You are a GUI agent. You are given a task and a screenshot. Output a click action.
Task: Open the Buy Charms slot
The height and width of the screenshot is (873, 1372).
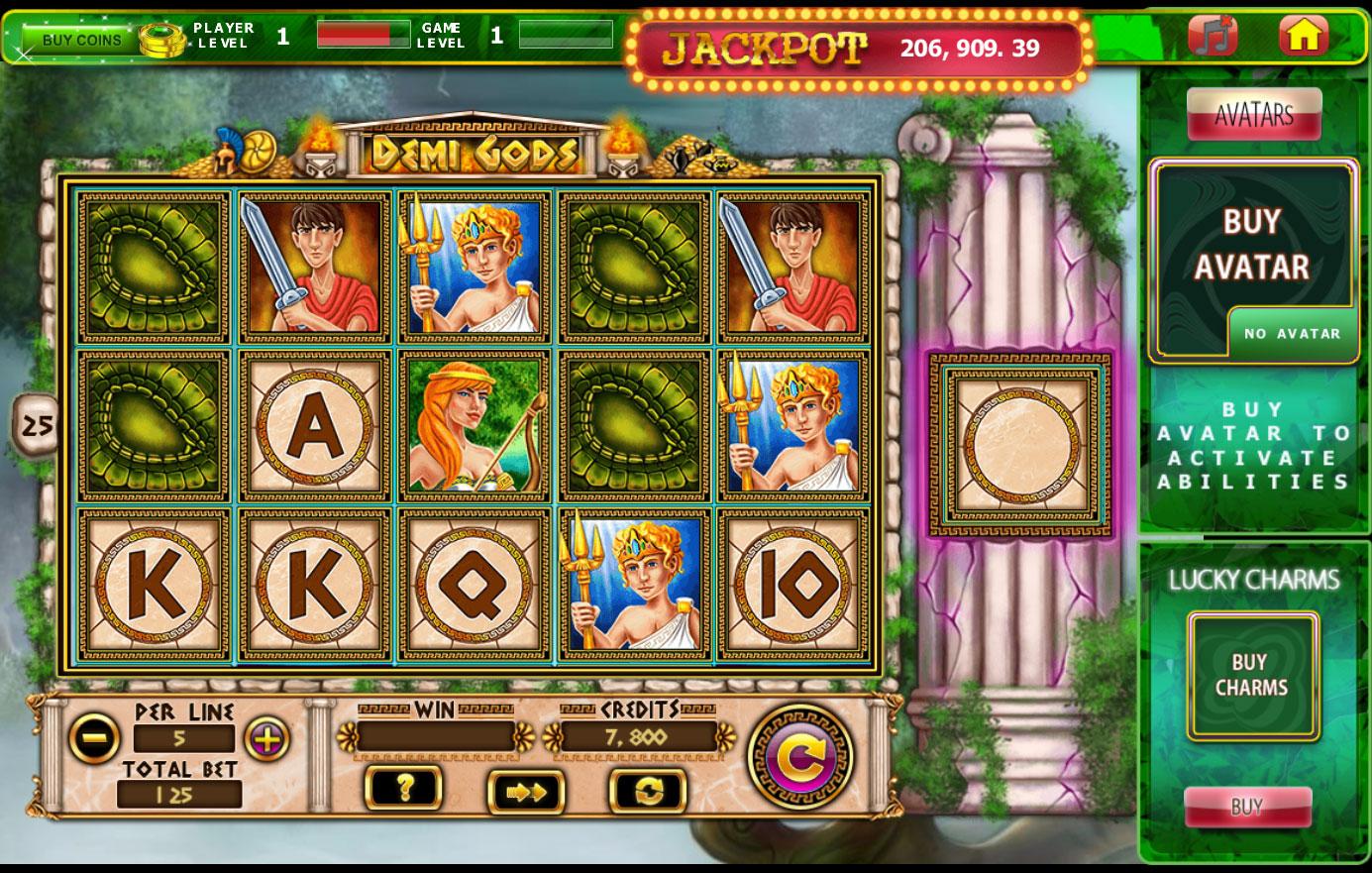(x=1252, y=676)
